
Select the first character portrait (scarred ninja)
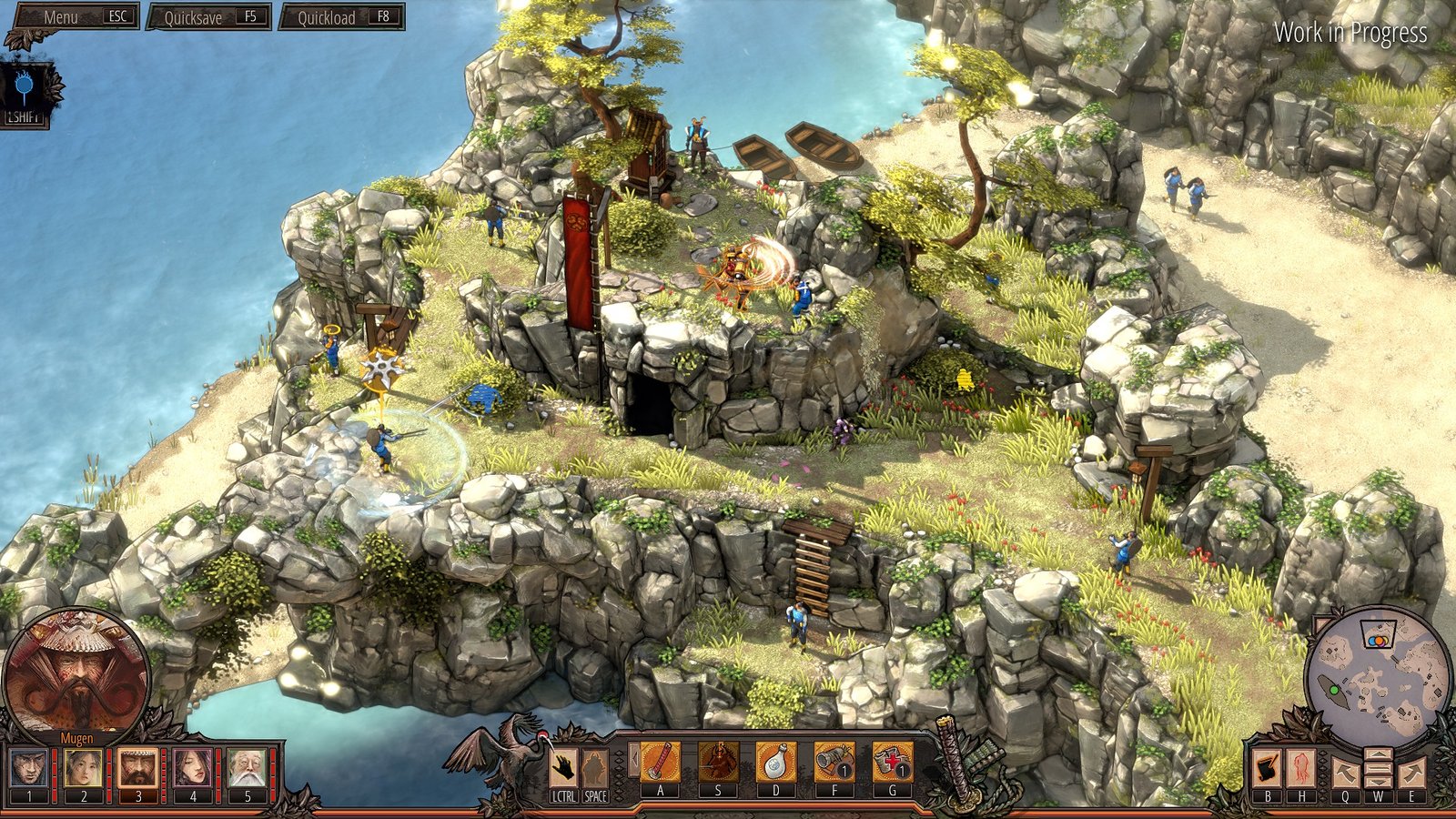(x=29, y=768)
